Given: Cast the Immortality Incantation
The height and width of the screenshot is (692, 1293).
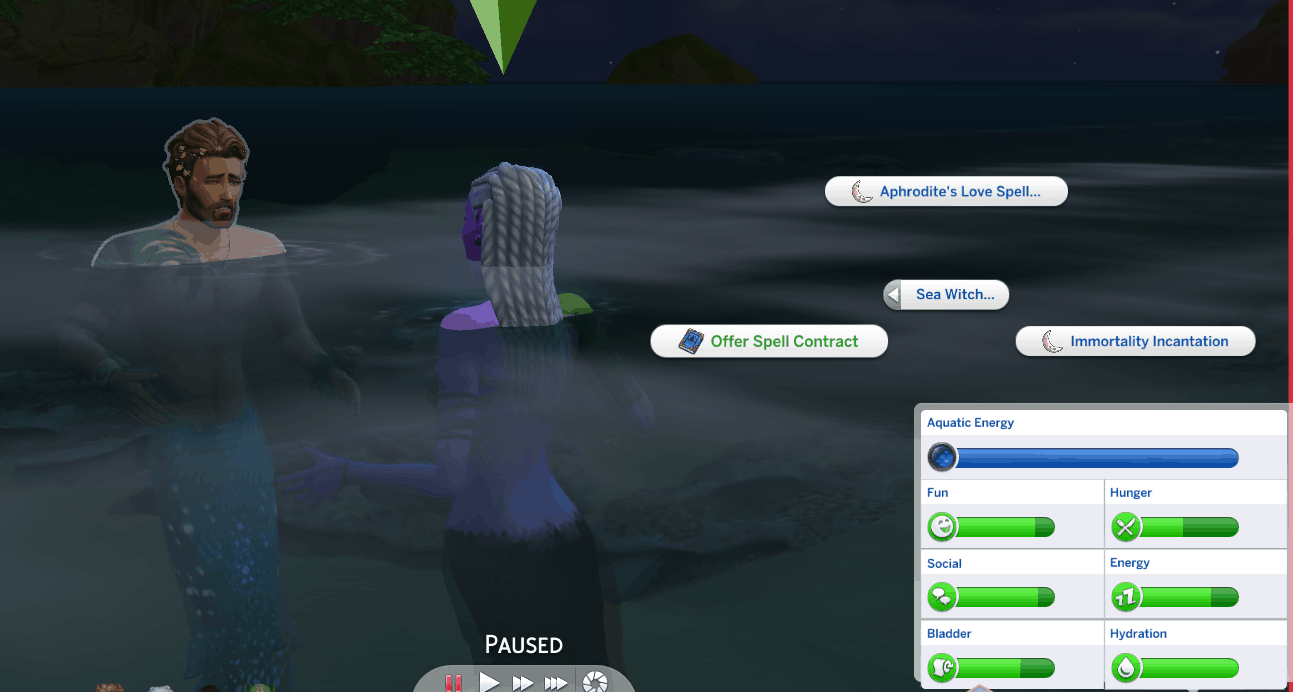Looking at the screenshot, I should click(x=1135, y=341).
